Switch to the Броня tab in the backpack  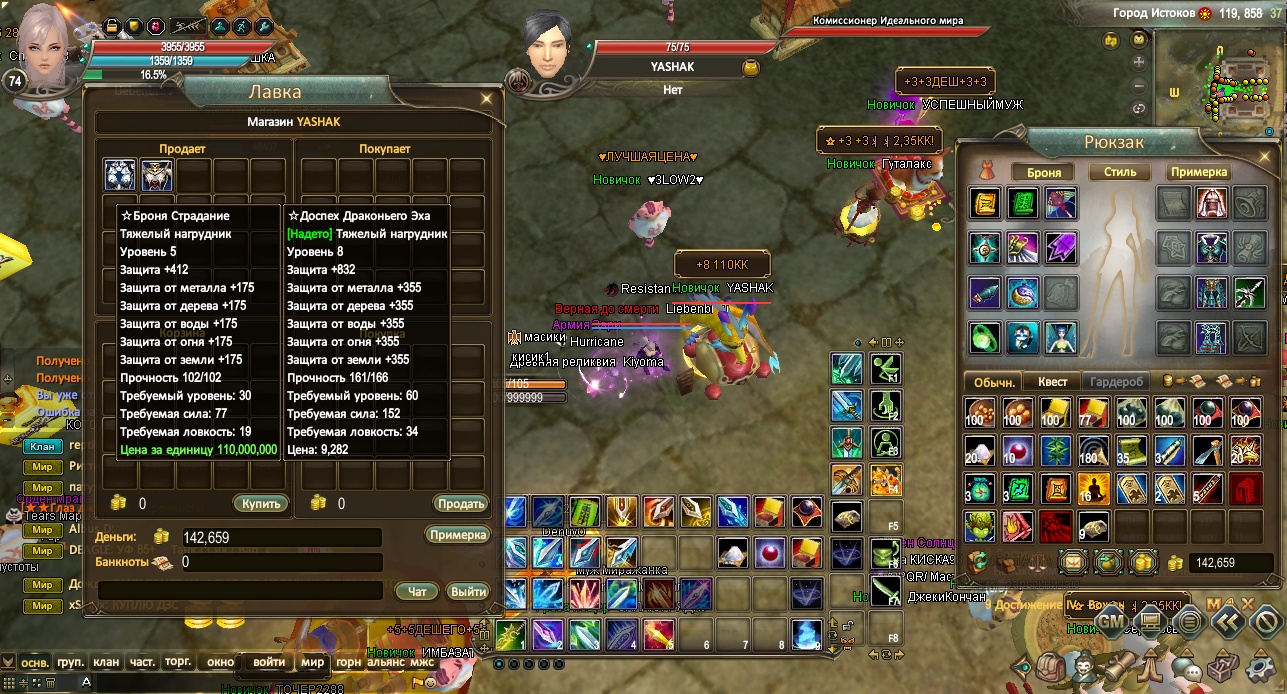[x=1044, y=172]
